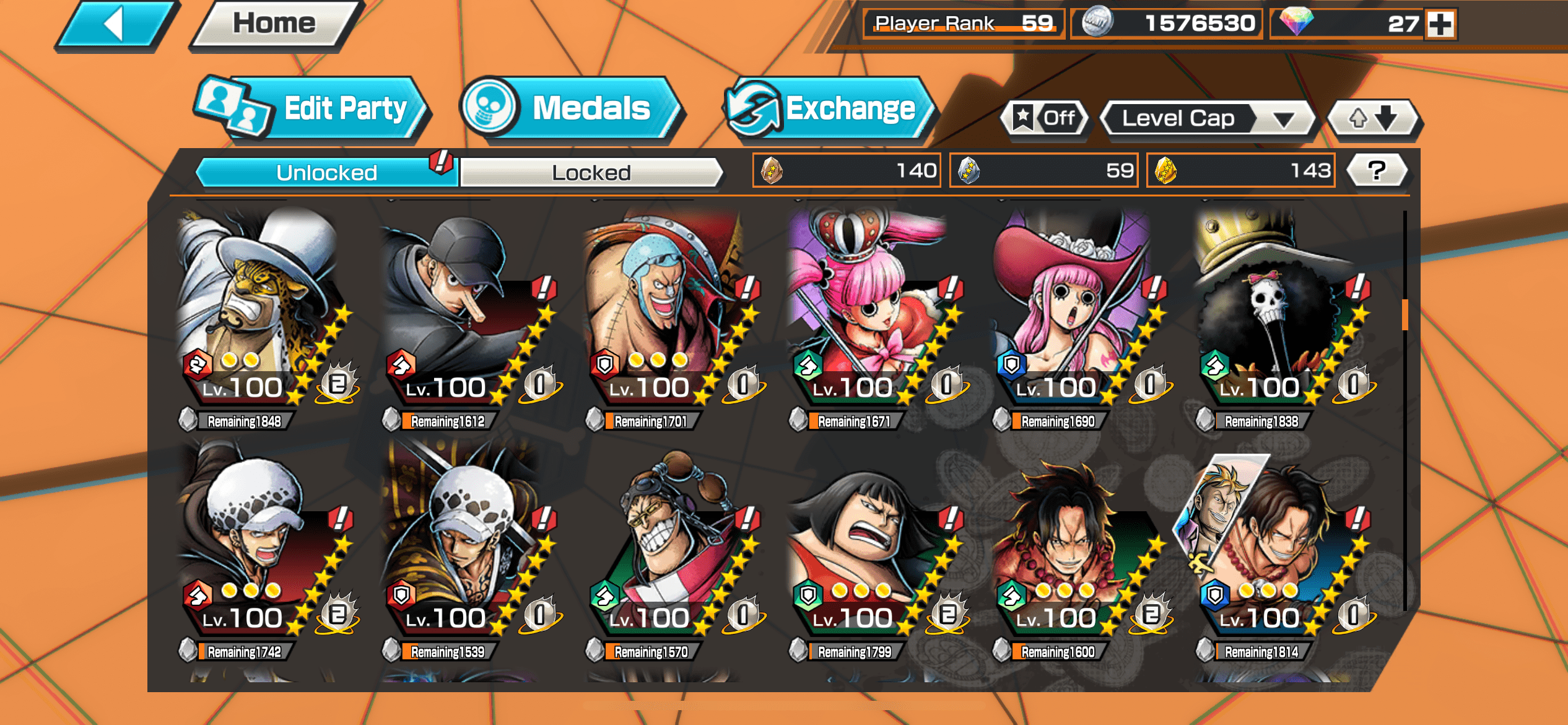Return to the Home screen

pos(274,25)
